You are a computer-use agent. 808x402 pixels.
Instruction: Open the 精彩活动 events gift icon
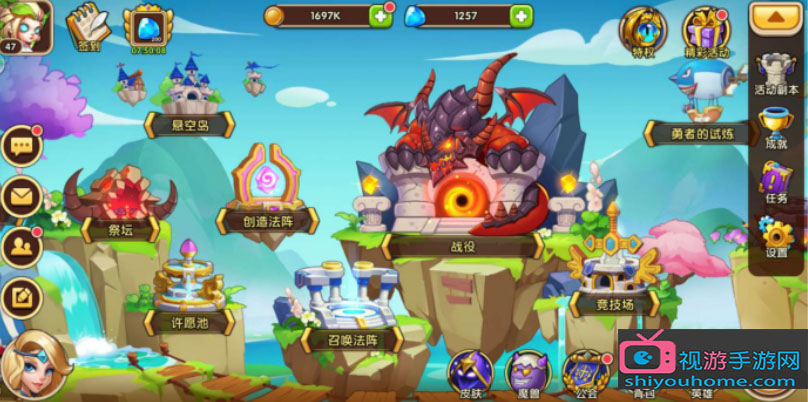[706, 30]
